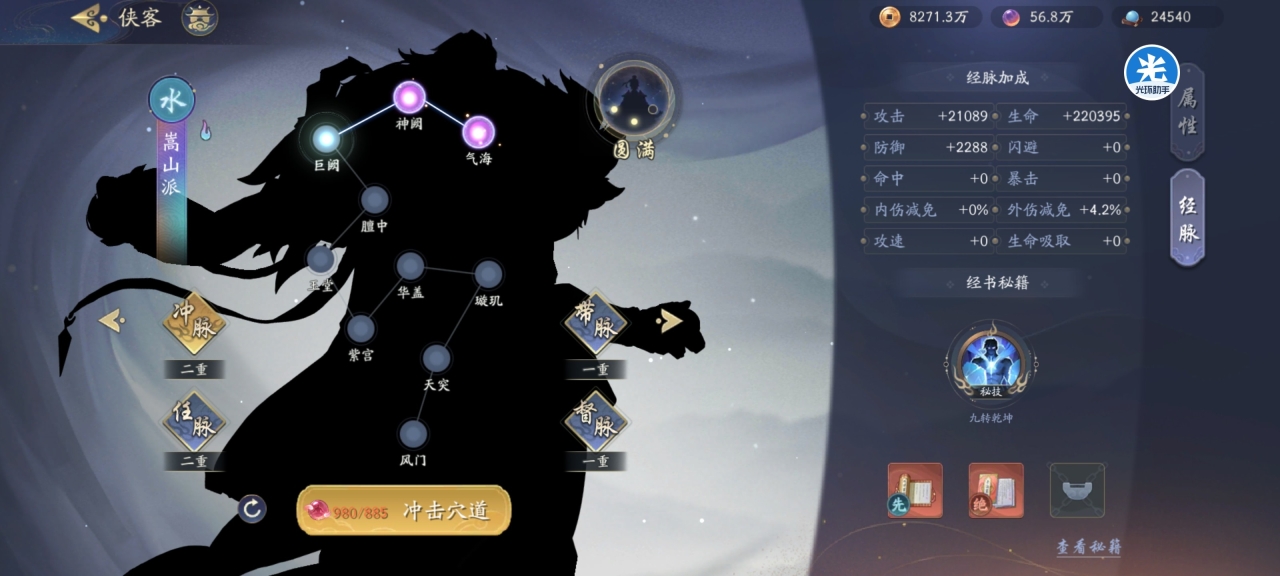1280x576 pixels.
Task: Select the 风门 acupoint node
Action: [x=413, y=434]
